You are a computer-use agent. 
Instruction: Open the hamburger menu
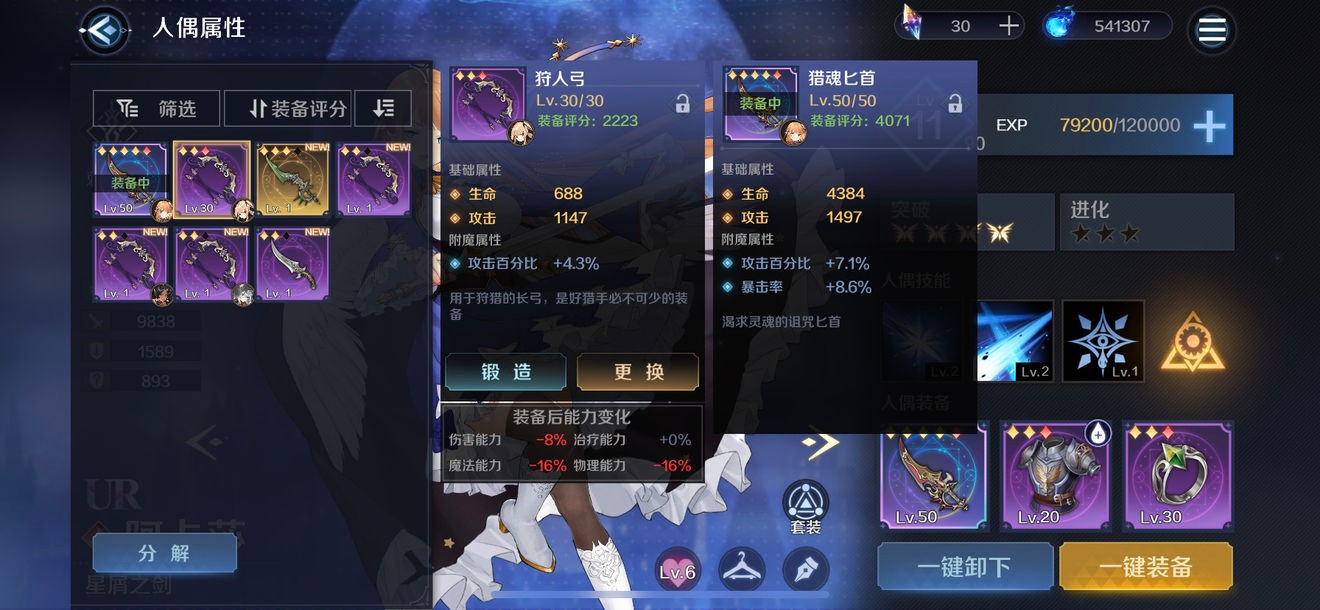[1211, 30]
